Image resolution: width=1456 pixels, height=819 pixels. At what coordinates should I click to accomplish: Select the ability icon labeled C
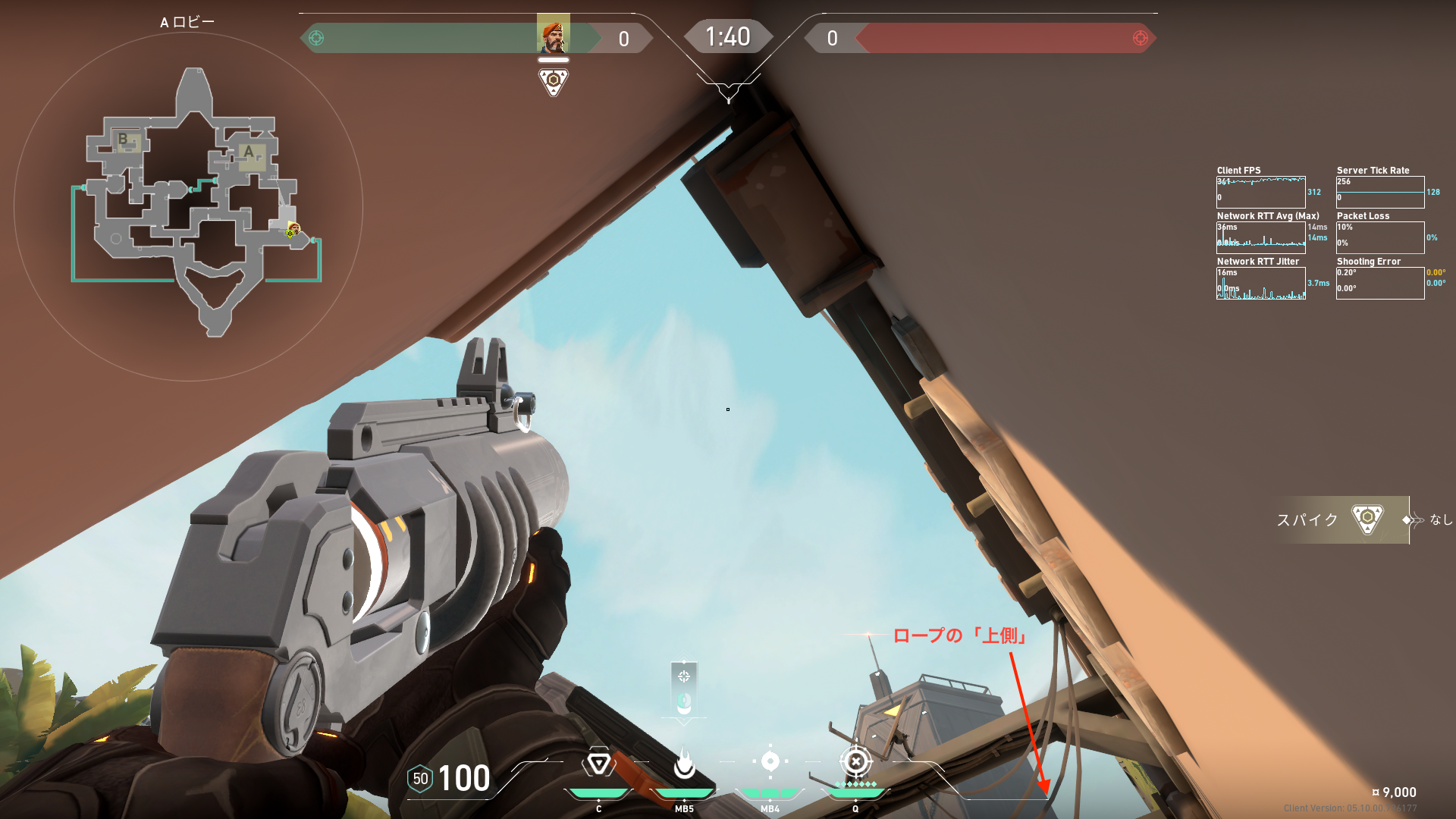598,763
